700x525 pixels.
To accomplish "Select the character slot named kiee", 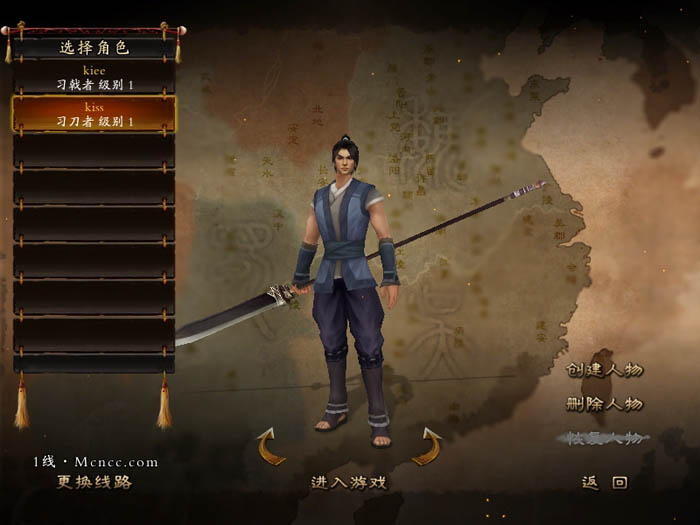I will click(x=94, y=78).
